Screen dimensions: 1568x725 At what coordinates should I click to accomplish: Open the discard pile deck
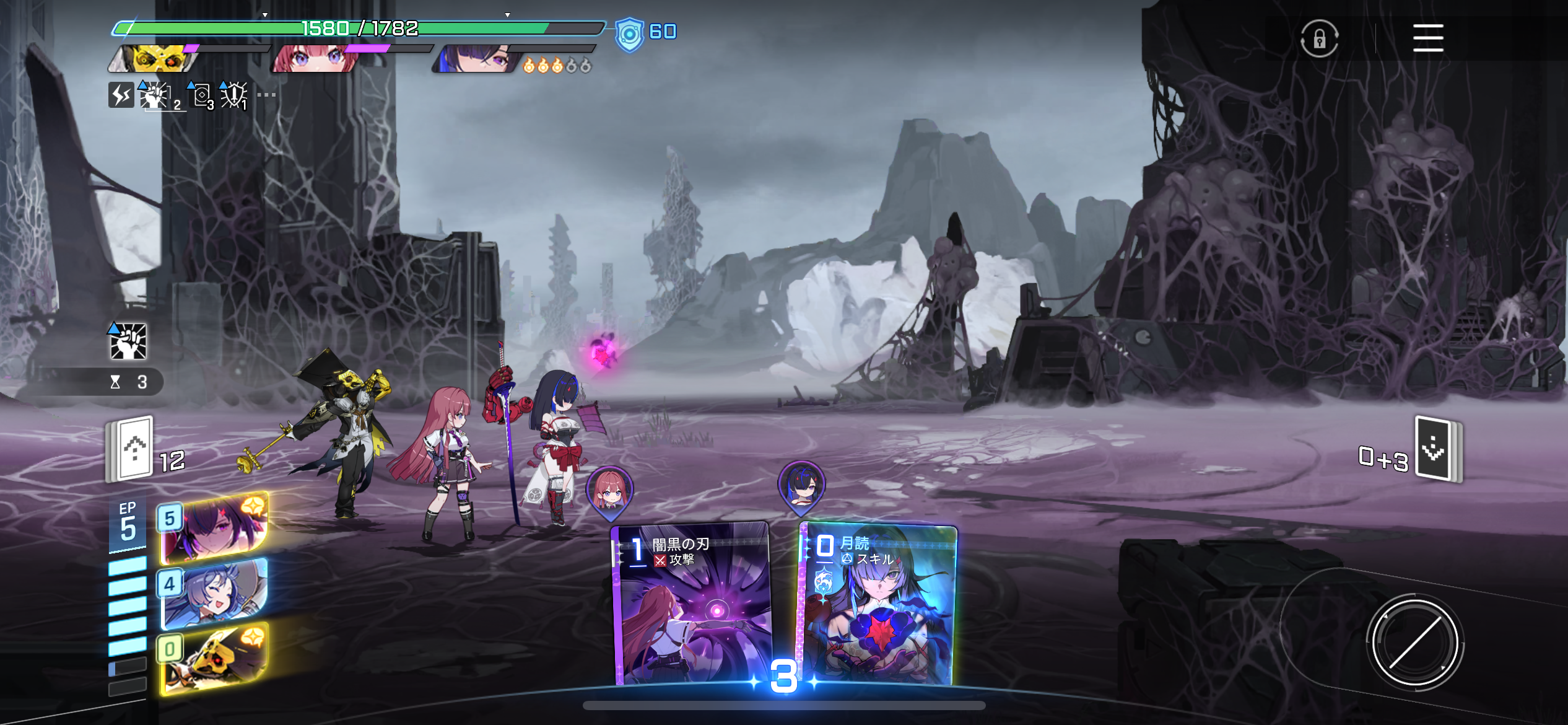(x=1438, y=449)
